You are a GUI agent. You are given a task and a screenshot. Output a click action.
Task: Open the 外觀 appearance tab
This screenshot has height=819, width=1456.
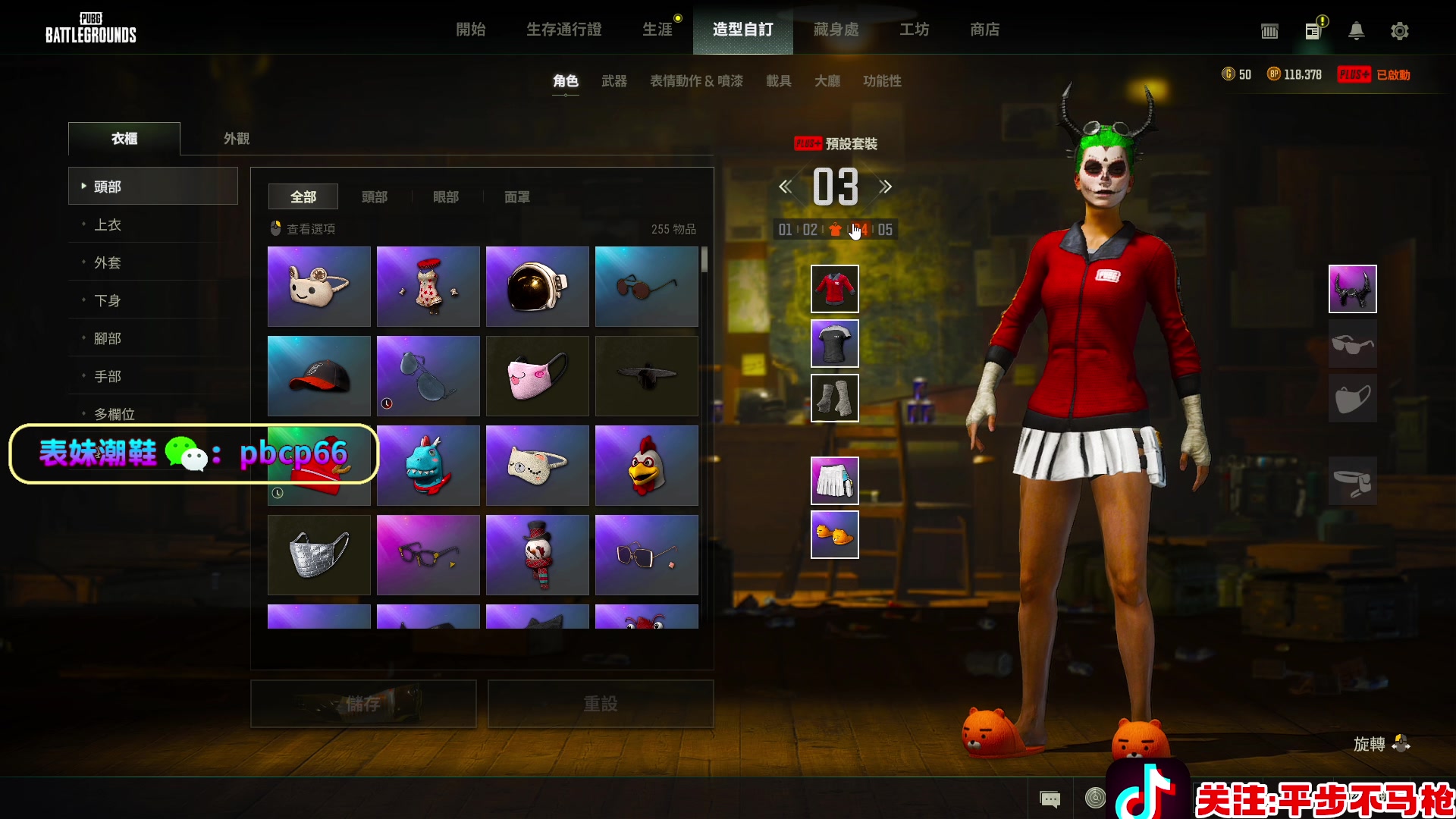pos(237,139)
